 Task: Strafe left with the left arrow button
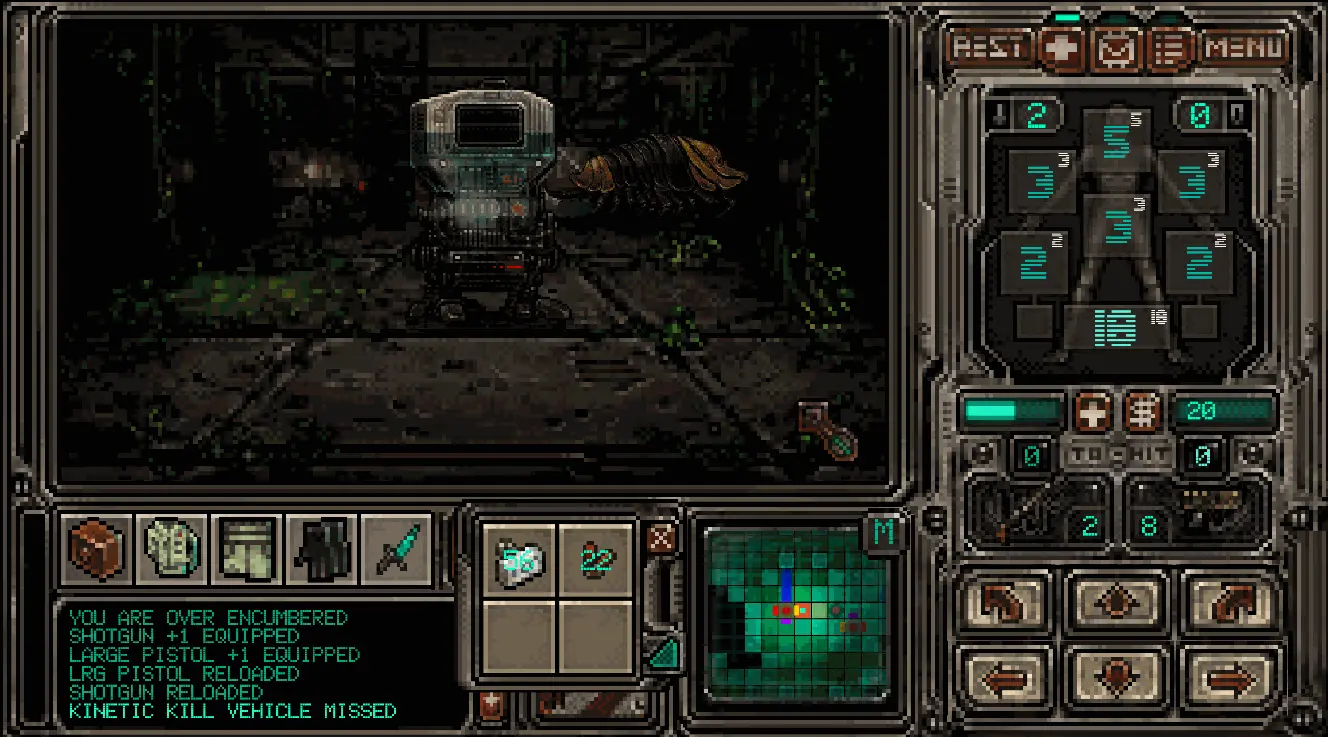pyautogui.click(x=1003, y=677)
